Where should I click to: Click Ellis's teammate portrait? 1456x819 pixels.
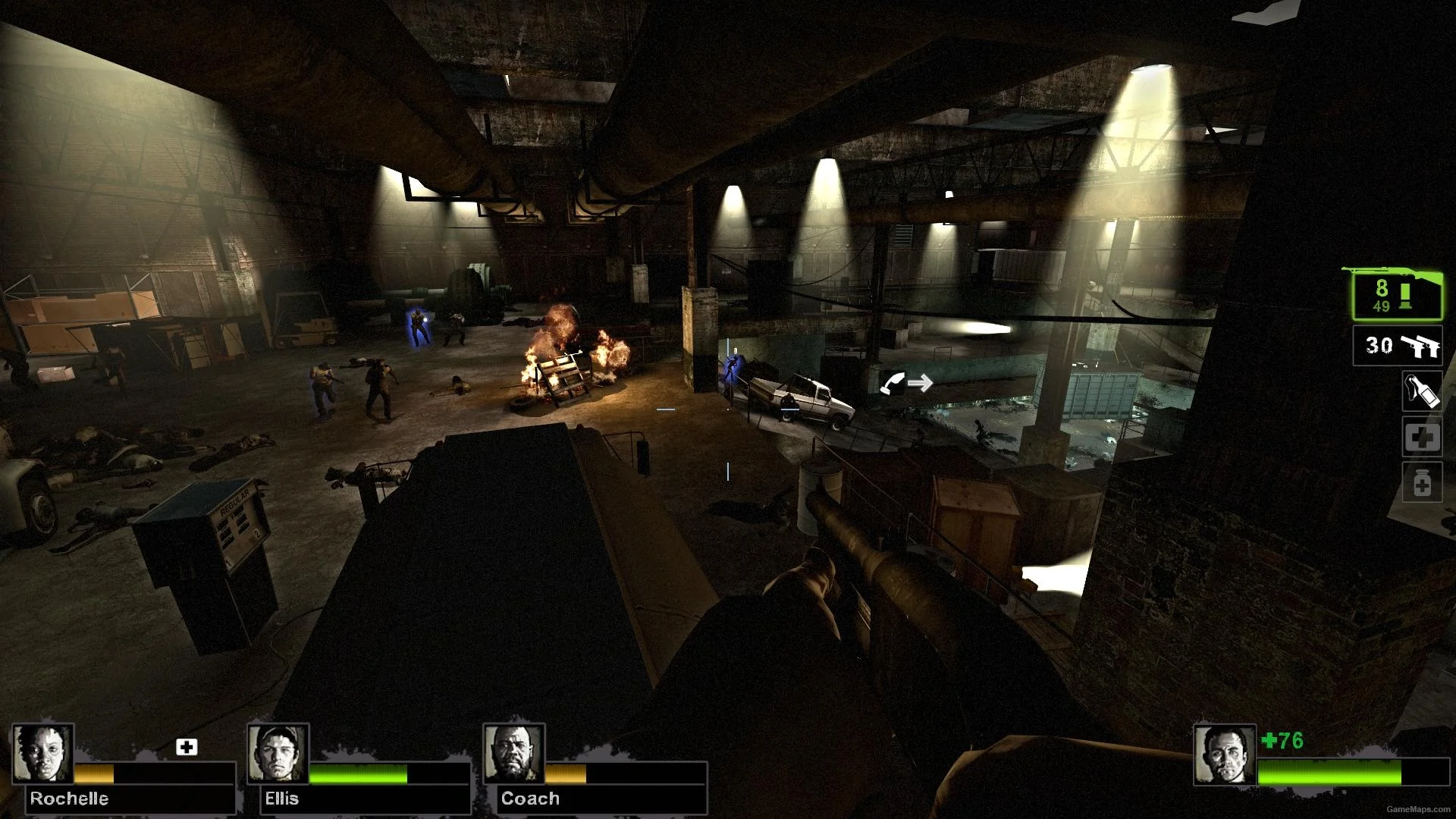(x=278, y=753)
